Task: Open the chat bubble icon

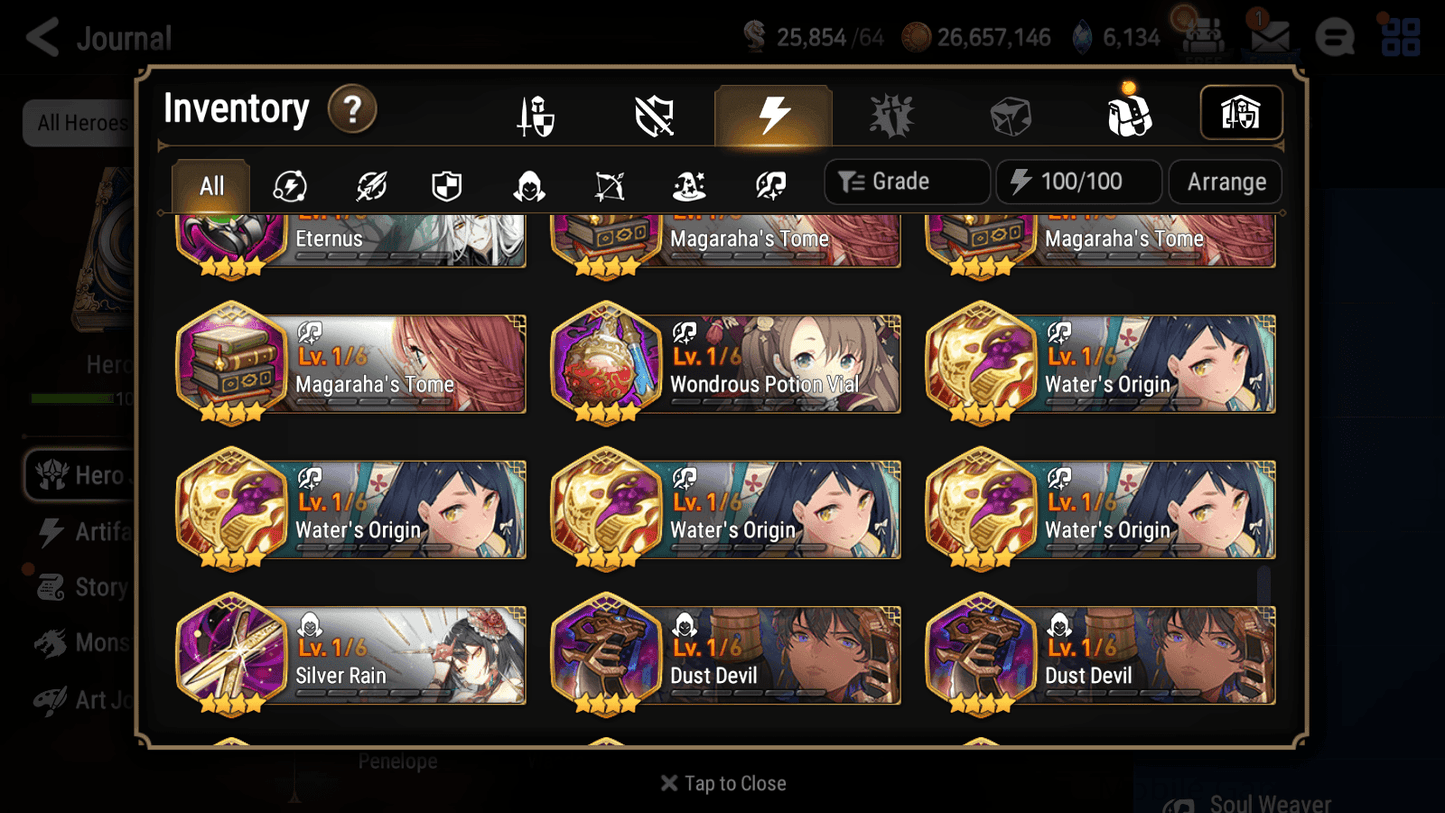Action: tap(1334, 37)
